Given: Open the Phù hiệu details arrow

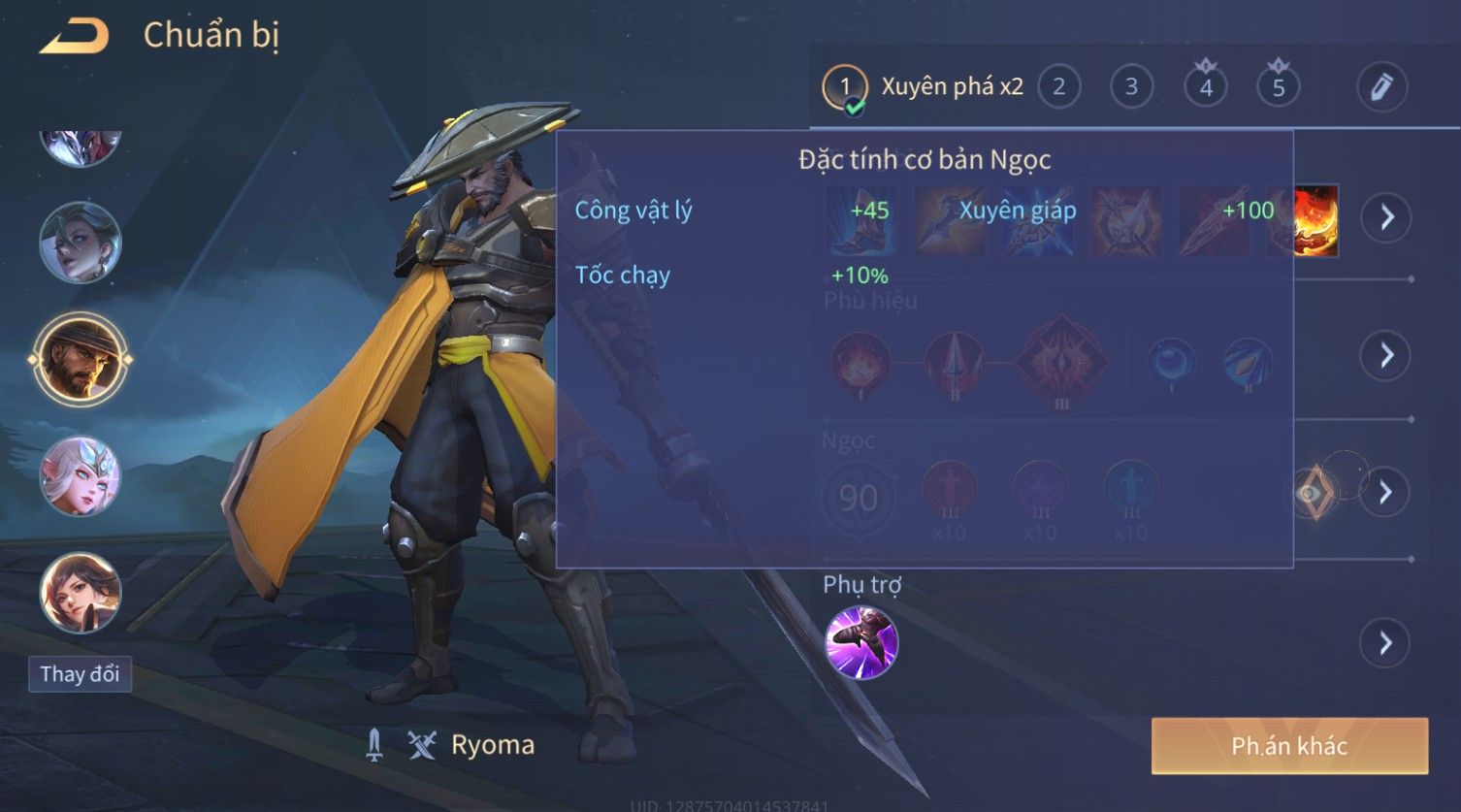Looking at the screenshot, I should tap(1385, 355).
